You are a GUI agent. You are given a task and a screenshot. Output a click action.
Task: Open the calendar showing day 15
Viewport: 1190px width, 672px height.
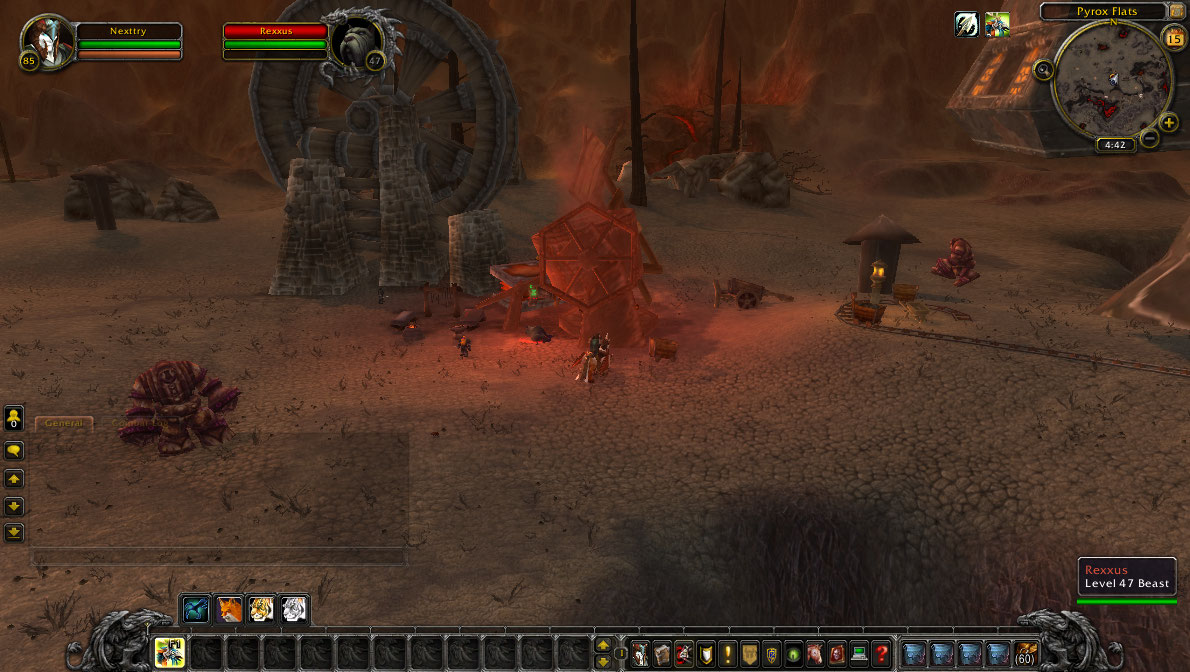click(1174, 38)
